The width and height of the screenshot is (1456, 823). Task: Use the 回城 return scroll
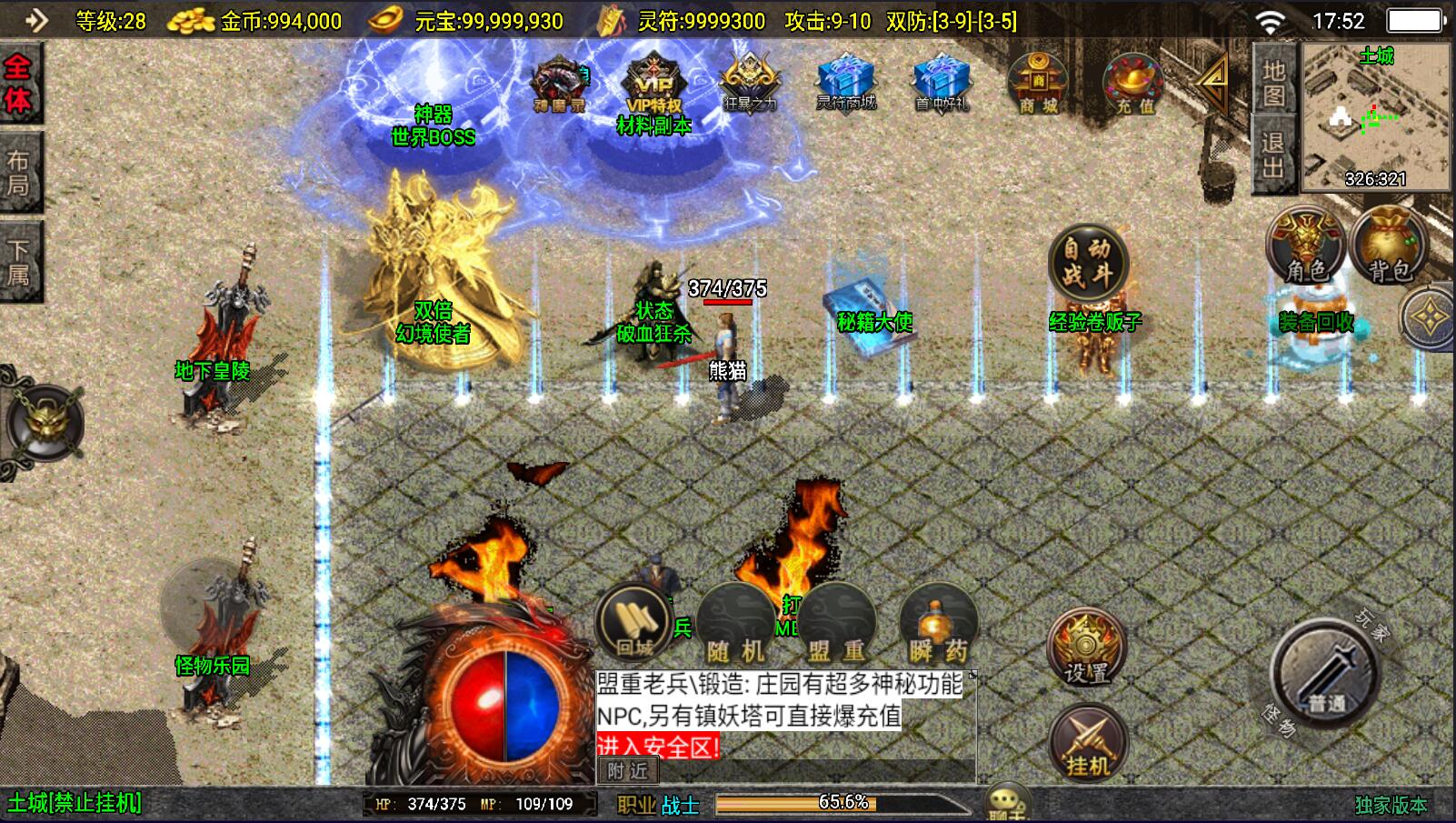pos(633,623)
